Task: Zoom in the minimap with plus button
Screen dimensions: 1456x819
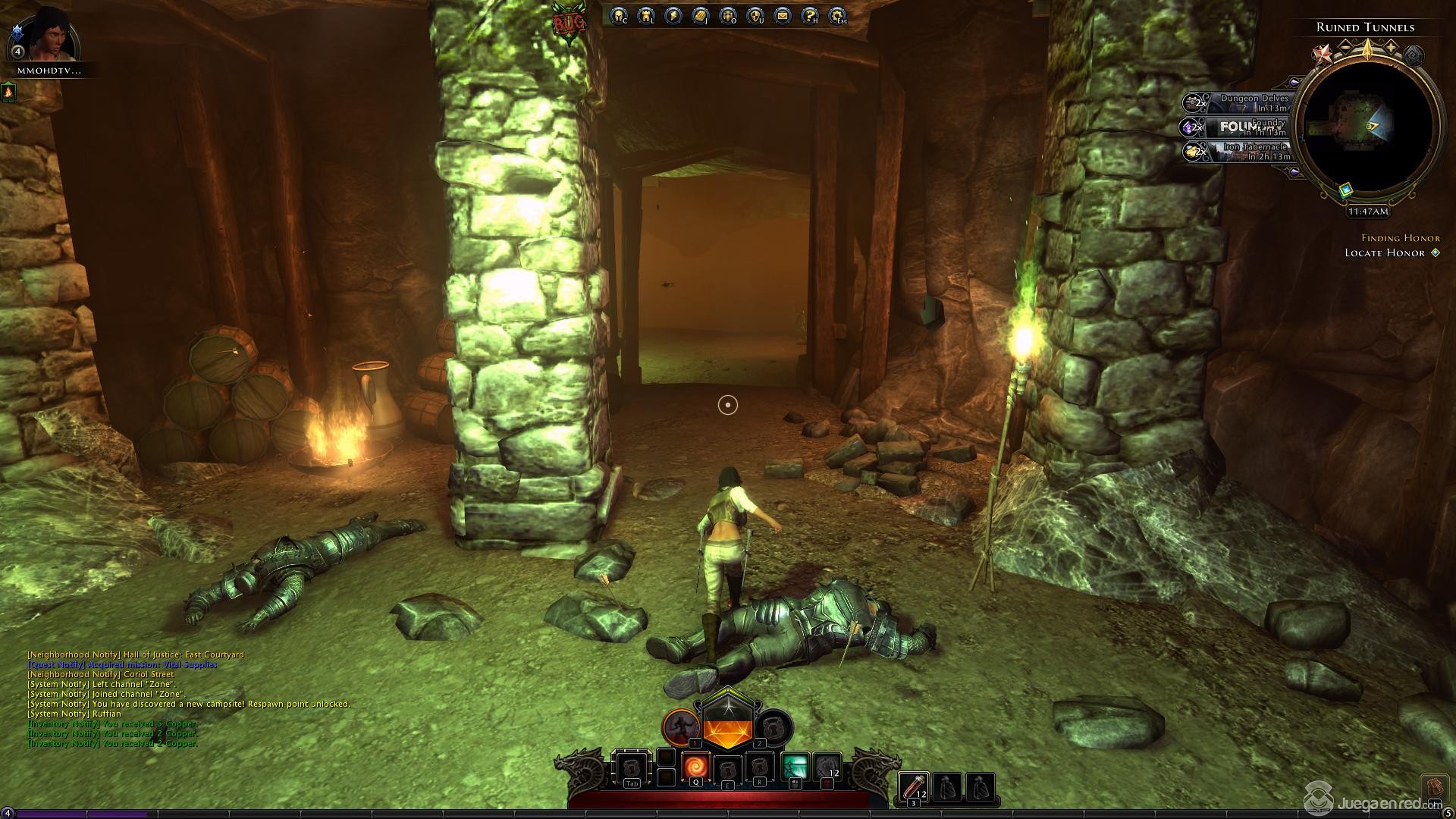Action: point(1391,46)
